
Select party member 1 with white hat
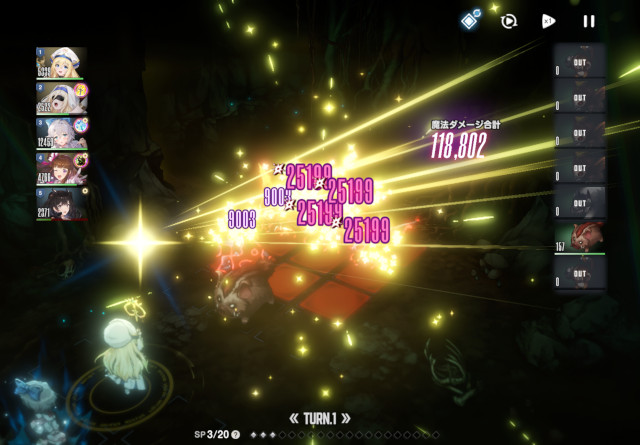click(x=61, y=63)
